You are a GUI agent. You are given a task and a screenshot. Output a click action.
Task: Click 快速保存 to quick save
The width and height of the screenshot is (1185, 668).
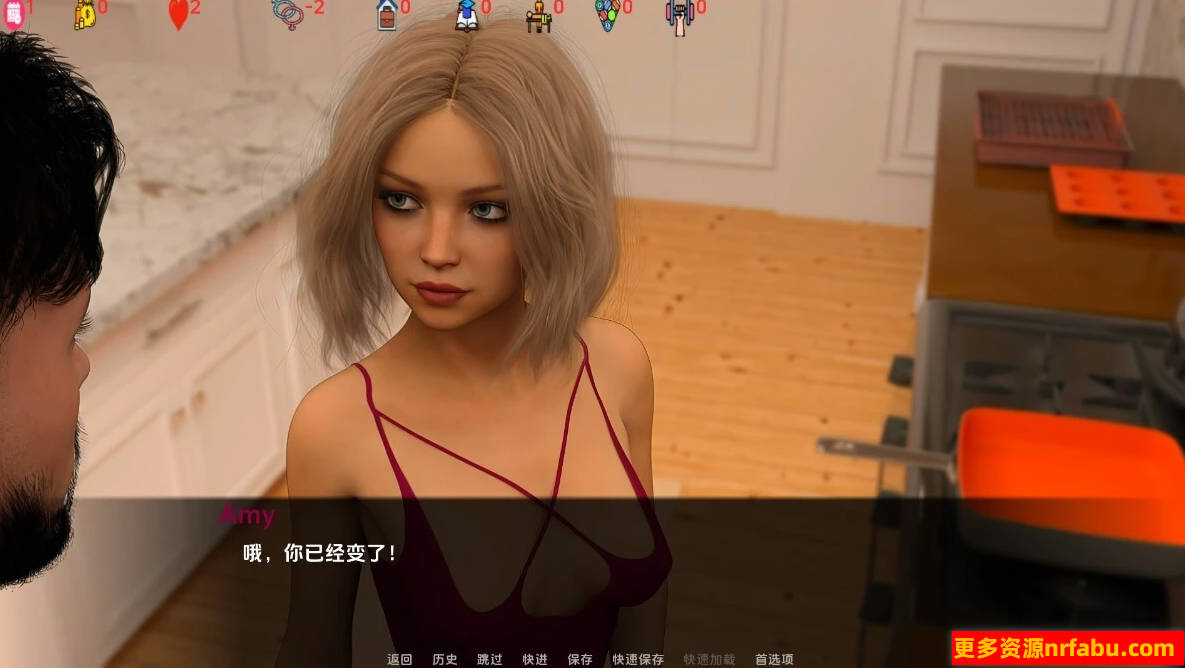pyautogui.click(x=638, y=659)
